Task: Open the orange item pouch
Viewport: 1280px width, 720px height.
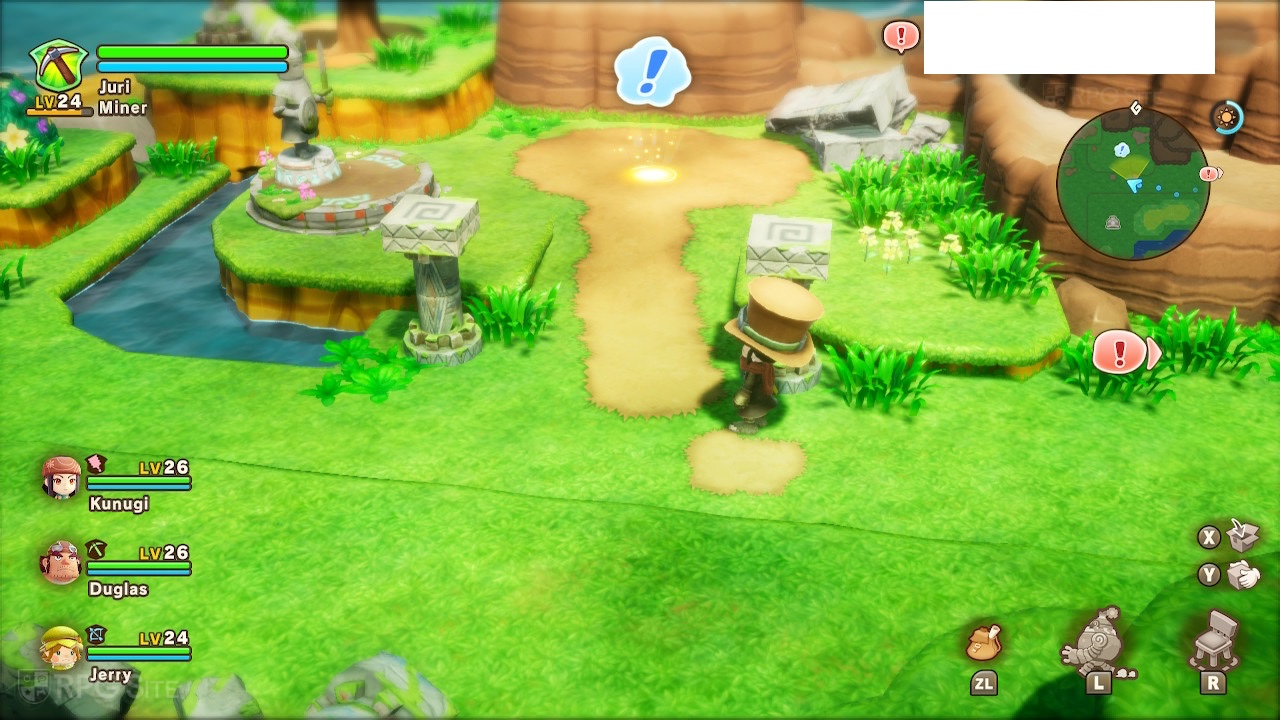Action: point(984,643)
